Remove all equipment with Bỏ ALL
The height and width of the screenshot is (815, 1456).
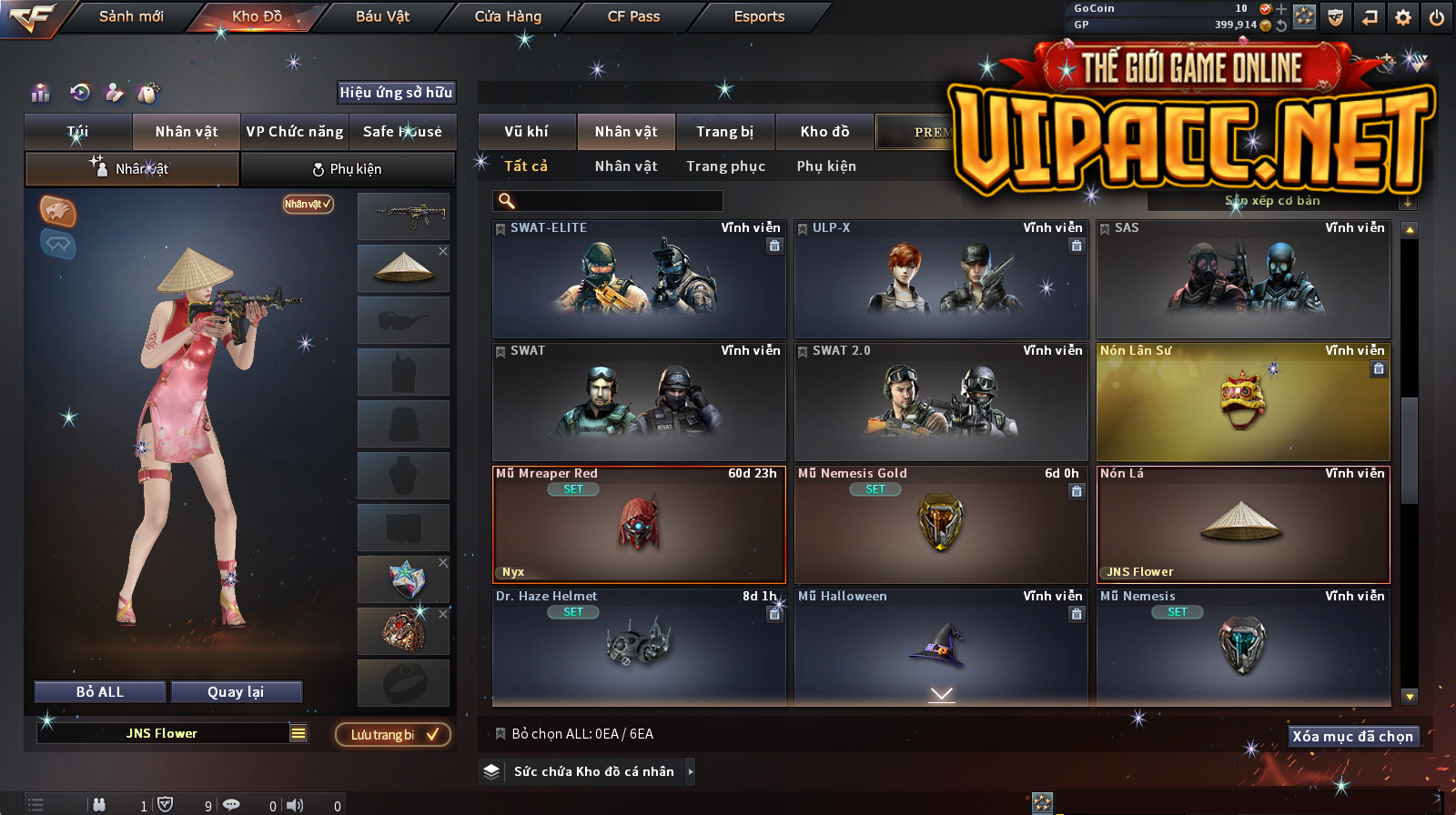point(100,692)
